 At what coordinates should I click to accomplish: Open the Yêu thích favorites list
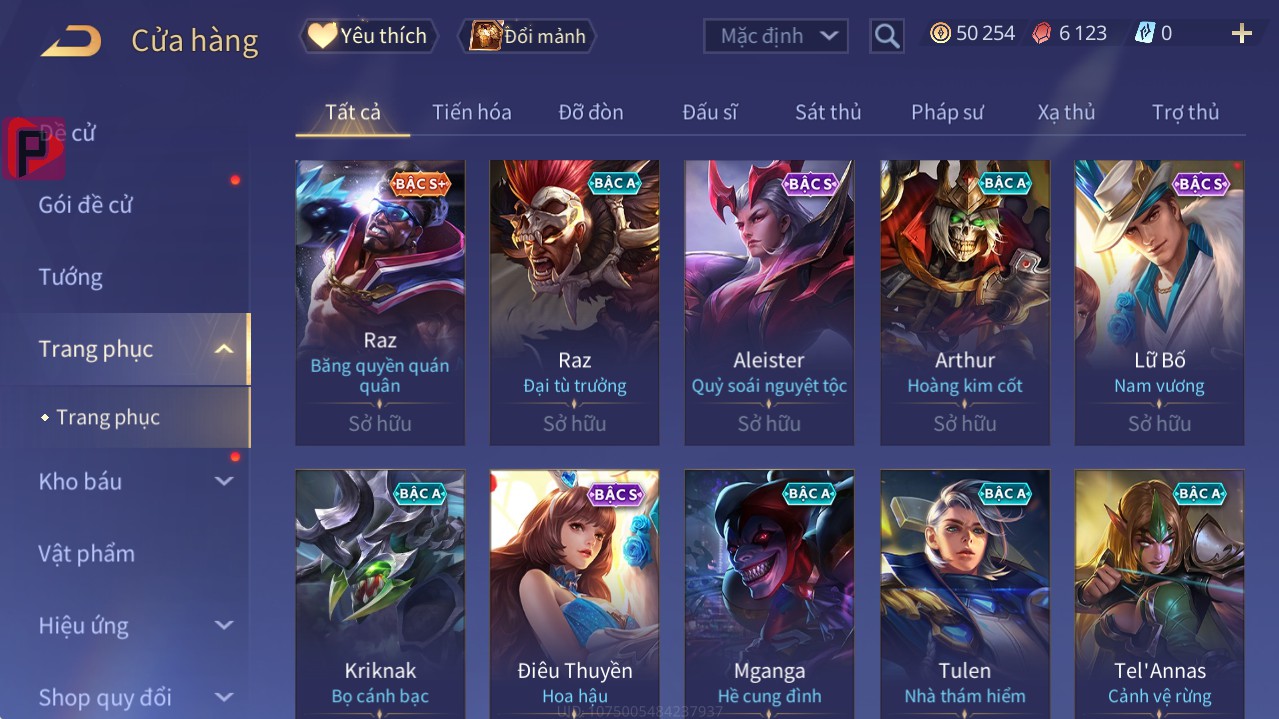point(369,36)
